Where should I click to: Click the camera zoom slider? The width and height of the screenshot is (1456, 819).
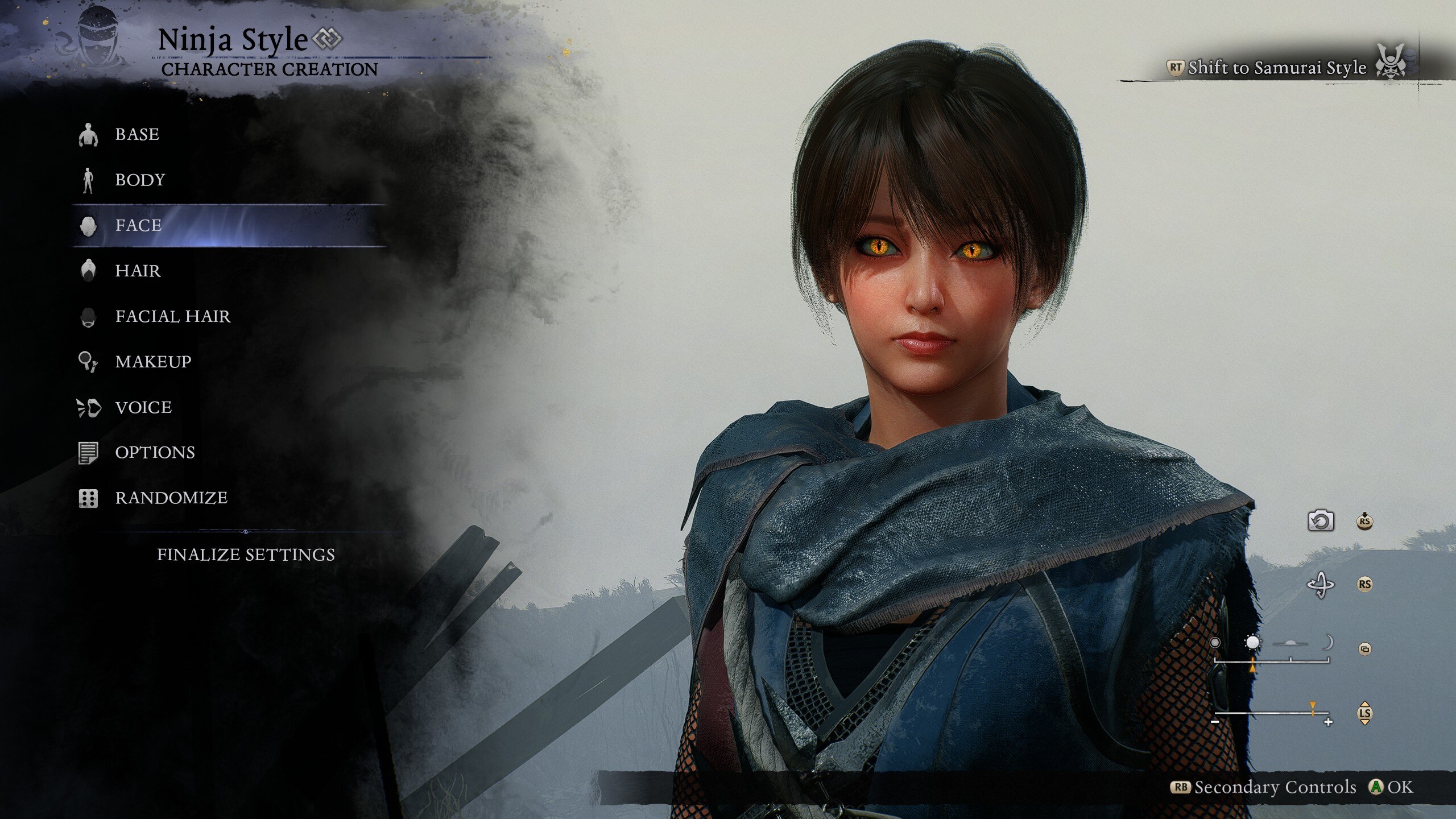tap(1272, 713)
